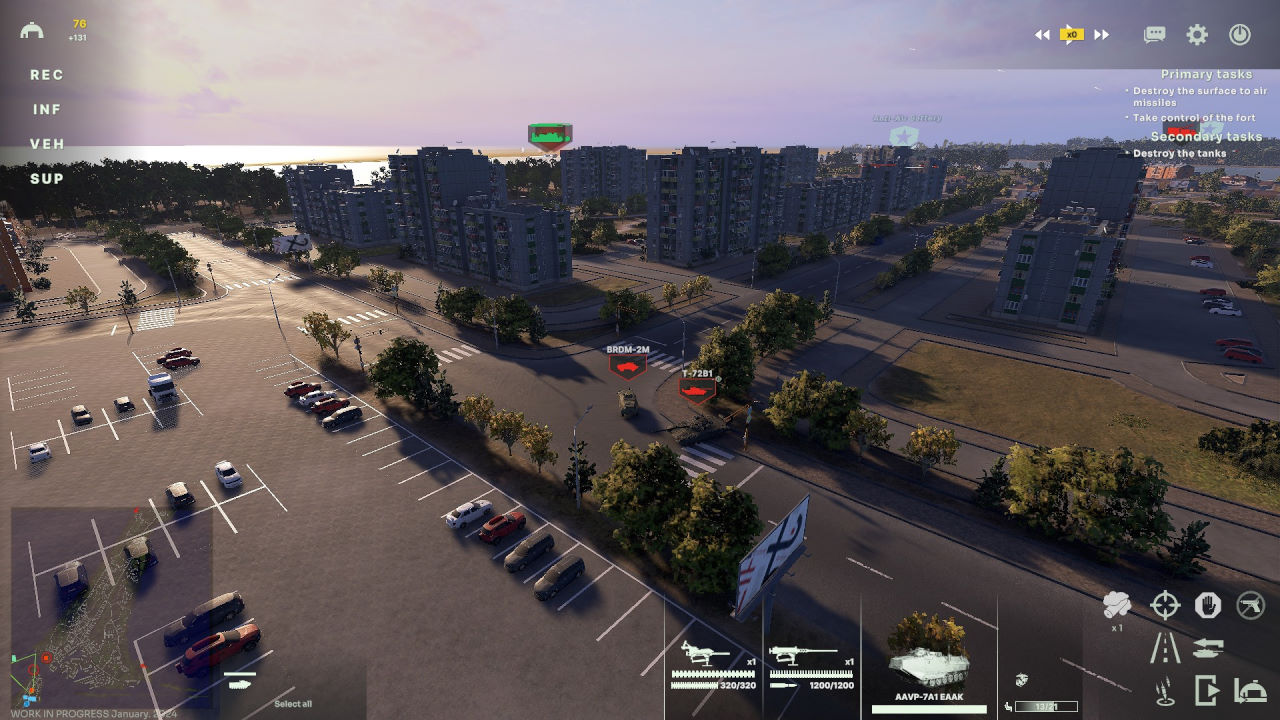Deploy smoke with the smoke grenade icon

[1116, 605]
